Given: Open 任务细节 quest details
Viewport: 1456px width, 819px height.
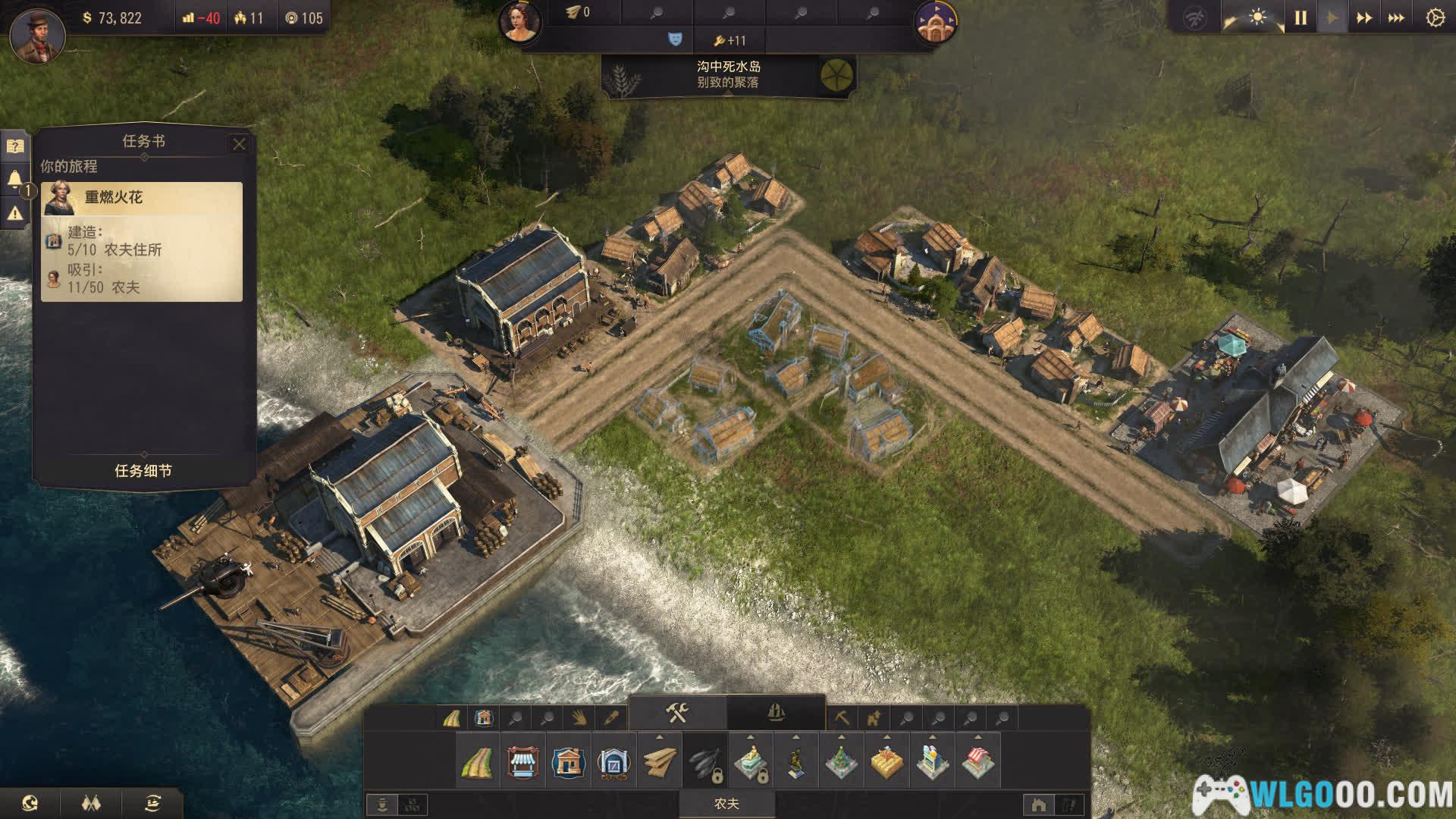Looking at the screenshot, I should [143, 471].
